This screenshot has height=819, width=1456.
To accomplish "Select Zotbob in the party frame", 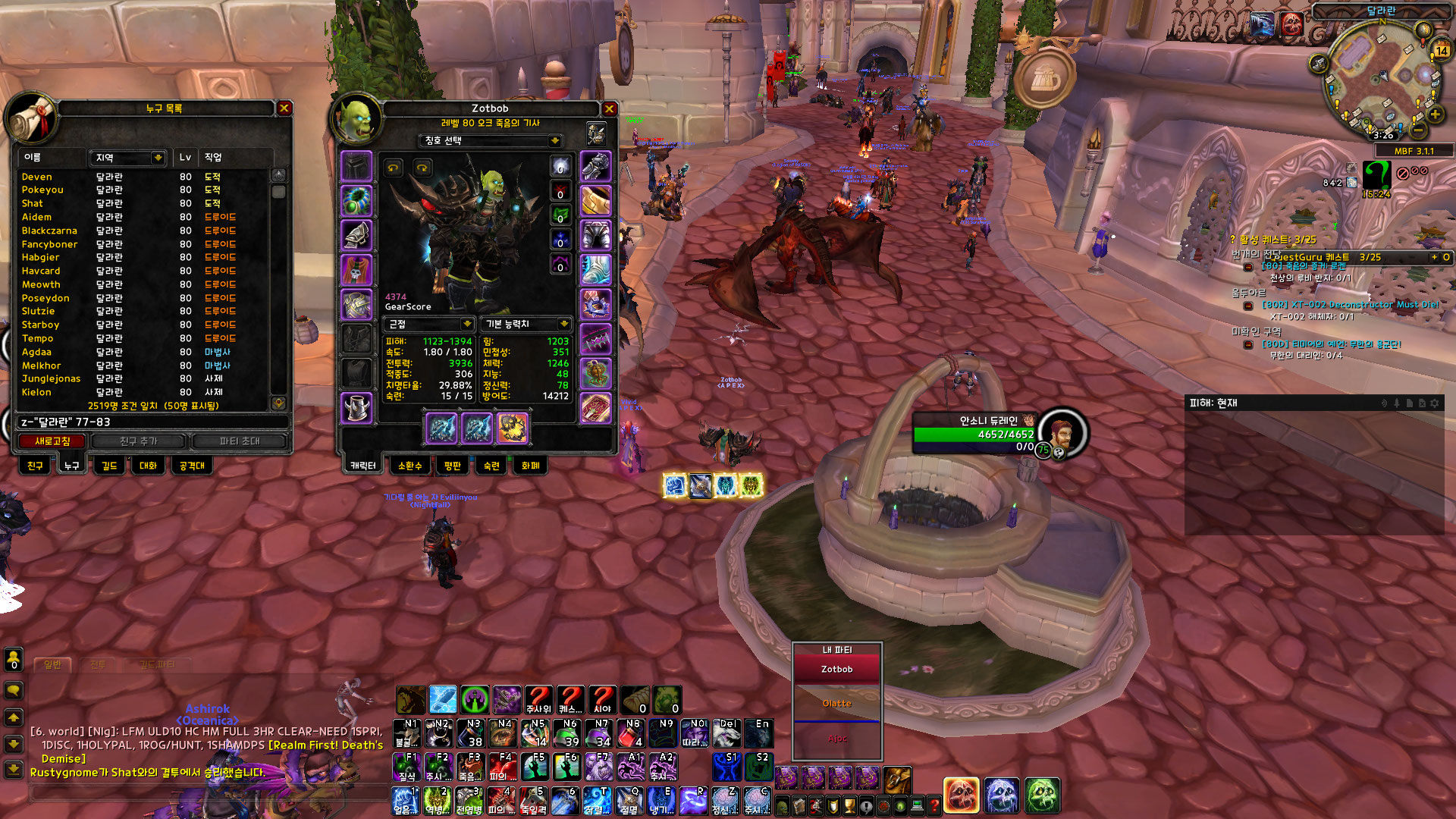I will pos(837,670).
